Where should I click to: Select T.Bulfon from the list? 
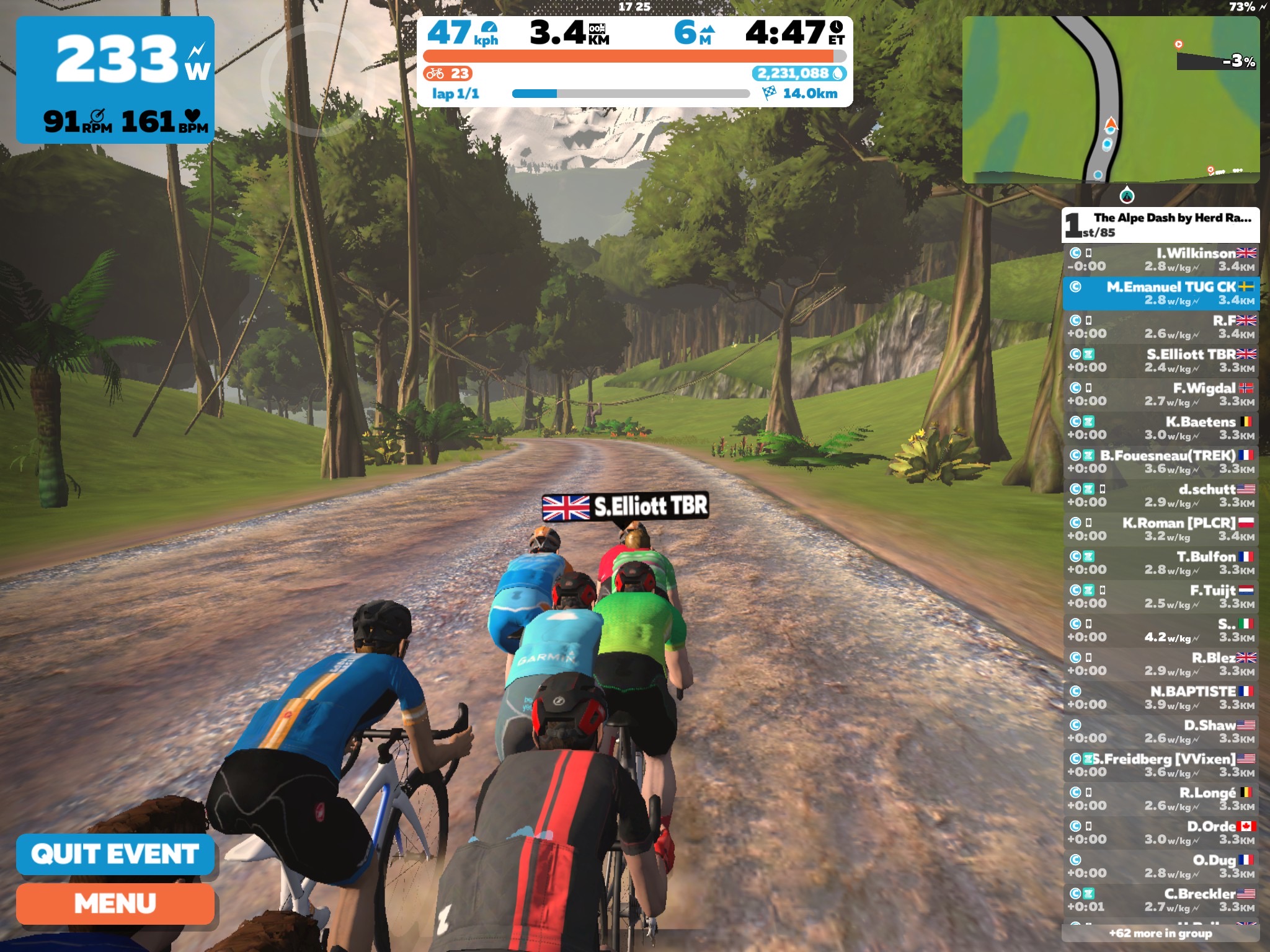[x=1160, y=563]
